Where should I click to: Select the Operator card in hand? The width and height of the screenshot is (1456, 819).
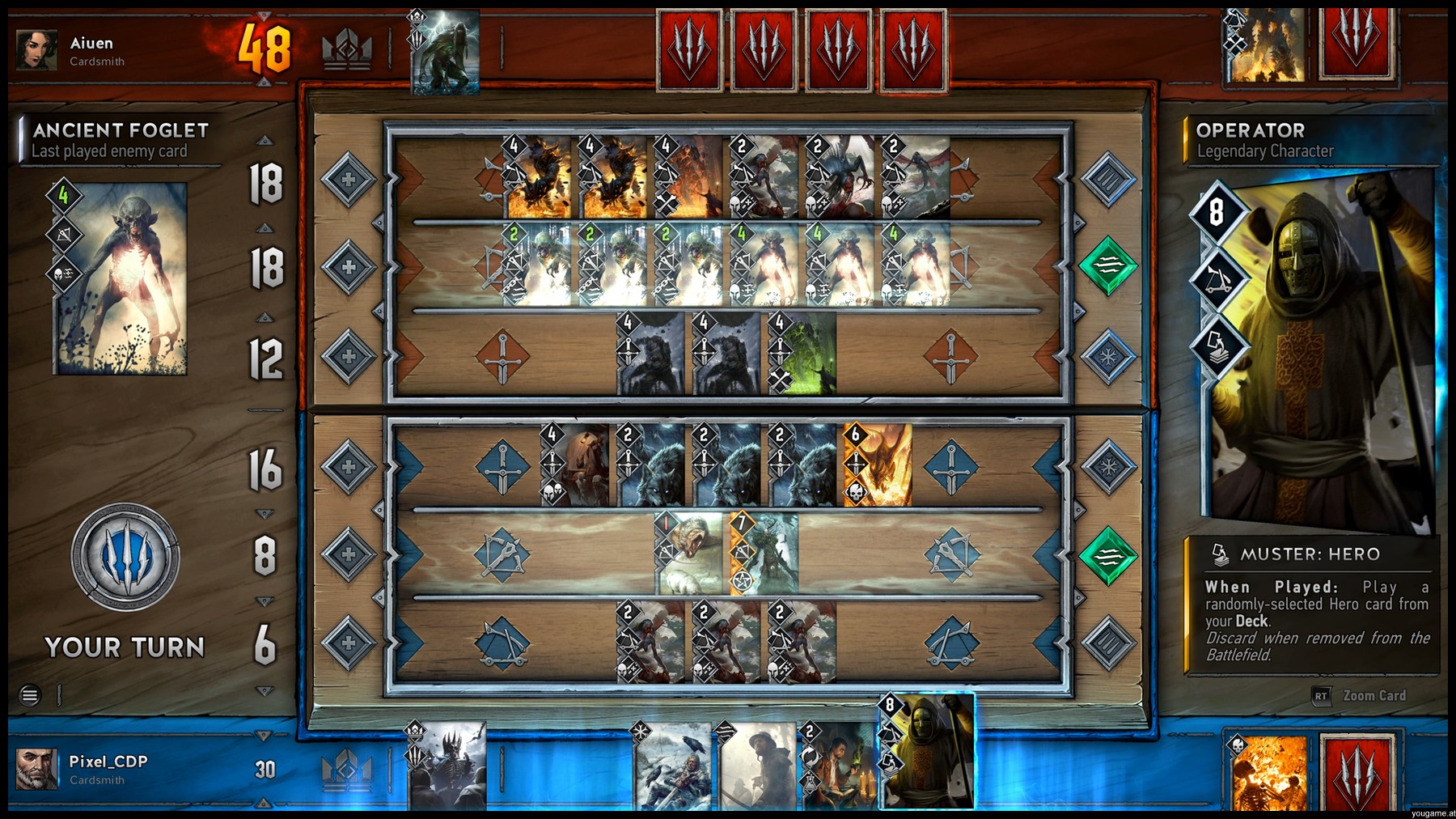[927, 753]
